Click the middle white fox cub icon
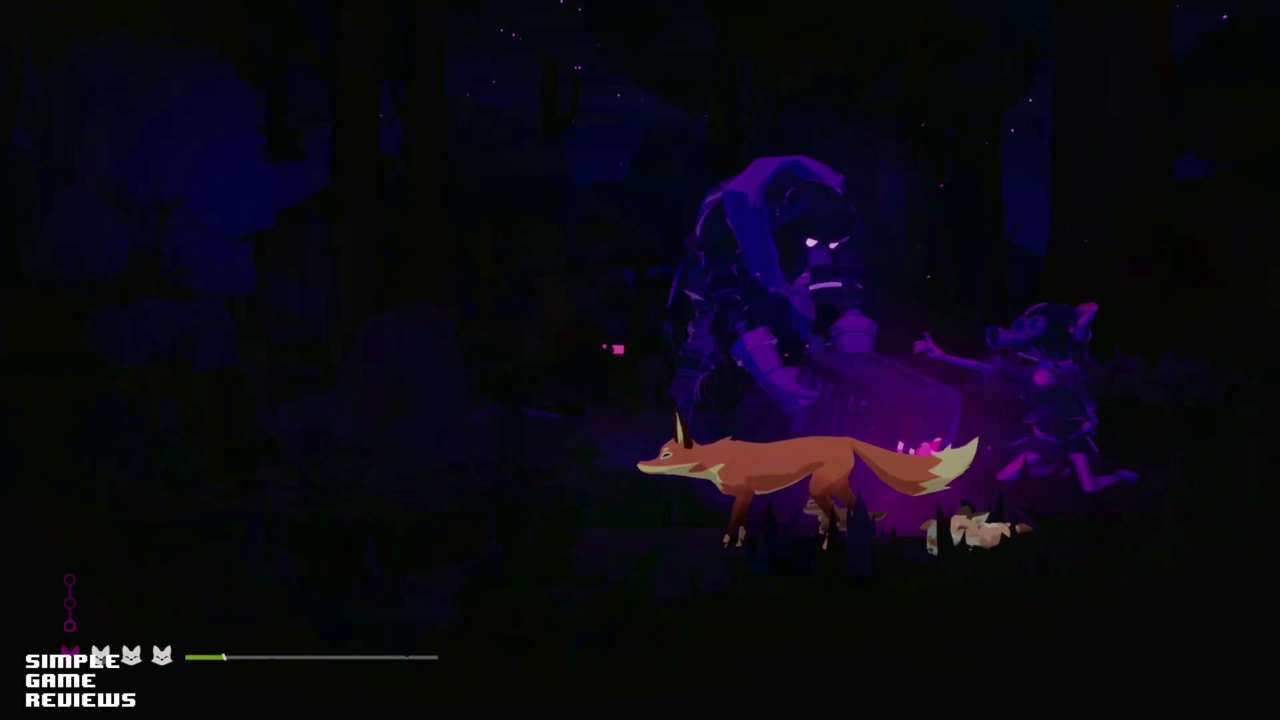 [131, 655]
